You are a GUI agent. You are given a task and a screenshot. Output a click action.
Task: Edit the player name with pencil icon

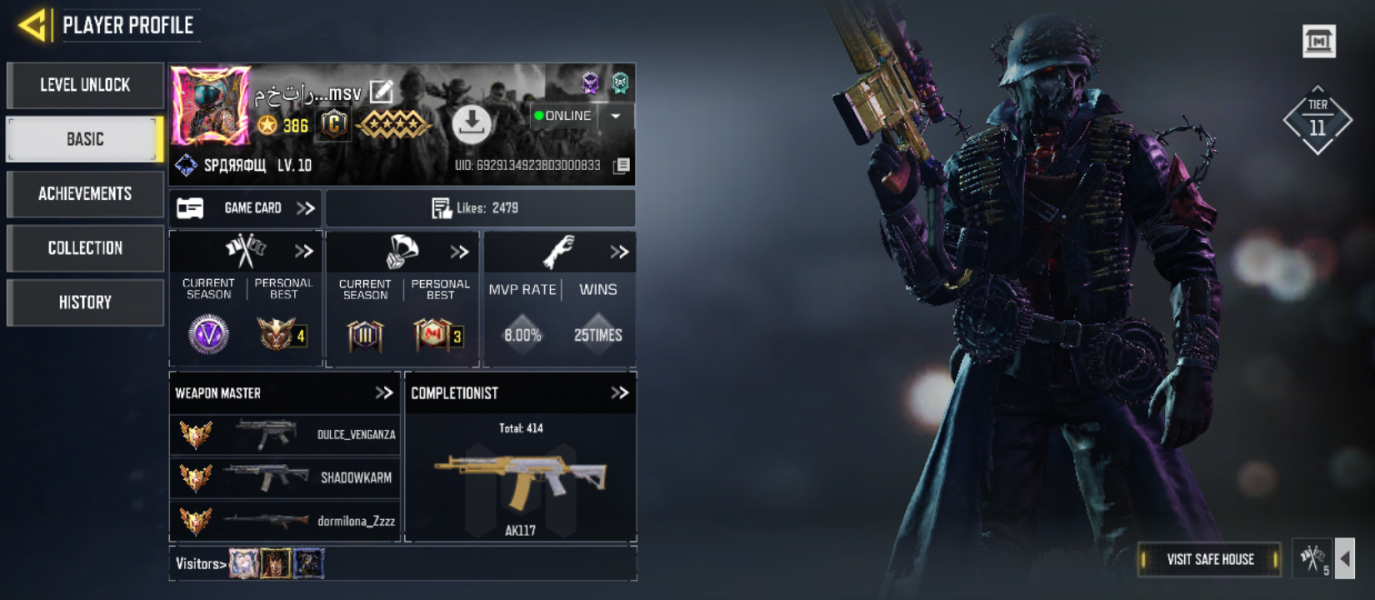(381, 93)
